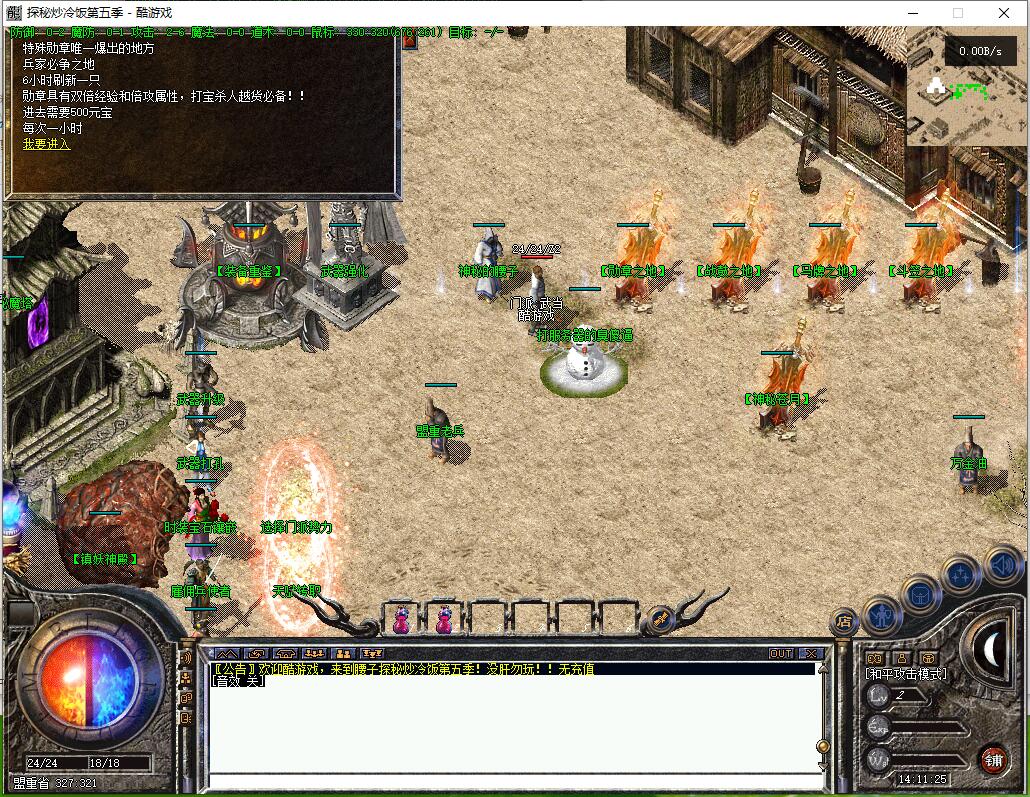Switch the 和平攻击模式 attack mode label
This screenshot has width=1030, height=797.
[x=905, y=674]
